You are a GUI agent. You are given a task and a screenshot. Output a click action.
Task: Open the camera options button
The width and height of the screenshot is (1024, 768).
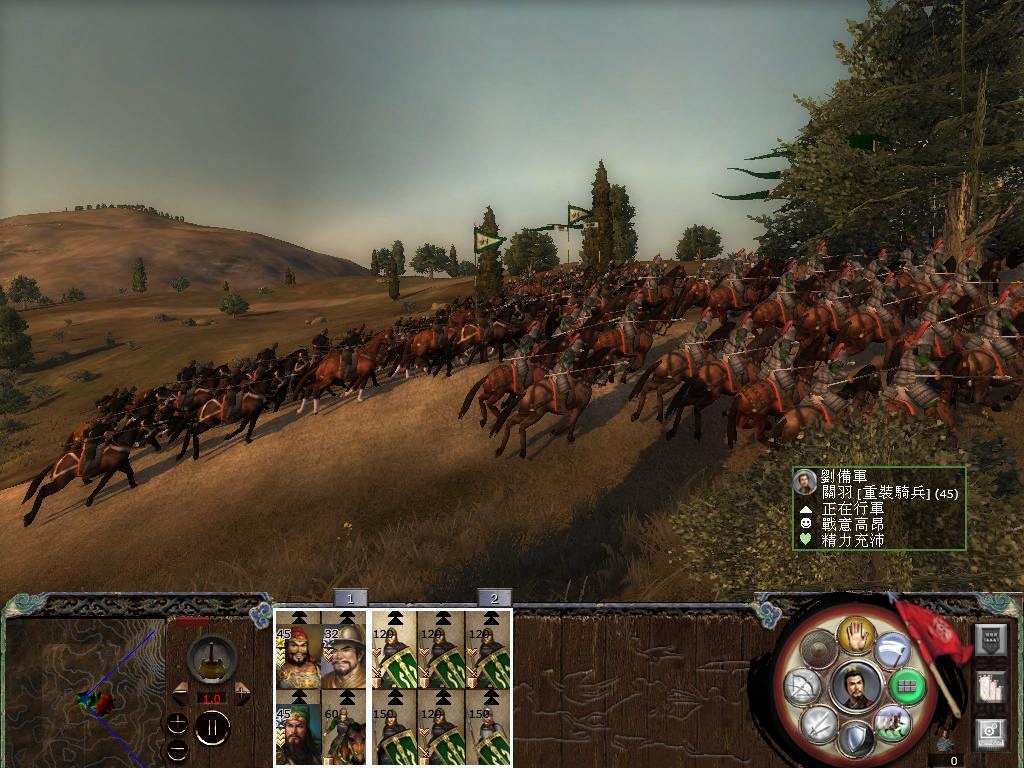pos(993,733)
